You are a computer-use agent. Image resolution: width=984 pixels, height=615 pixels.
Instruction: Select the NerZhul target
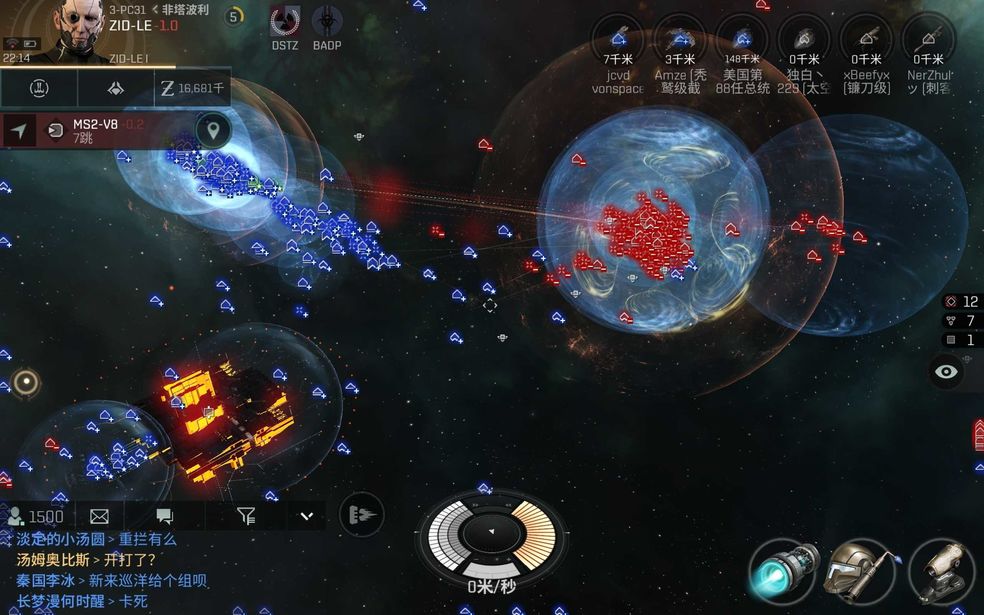(928, 40)
